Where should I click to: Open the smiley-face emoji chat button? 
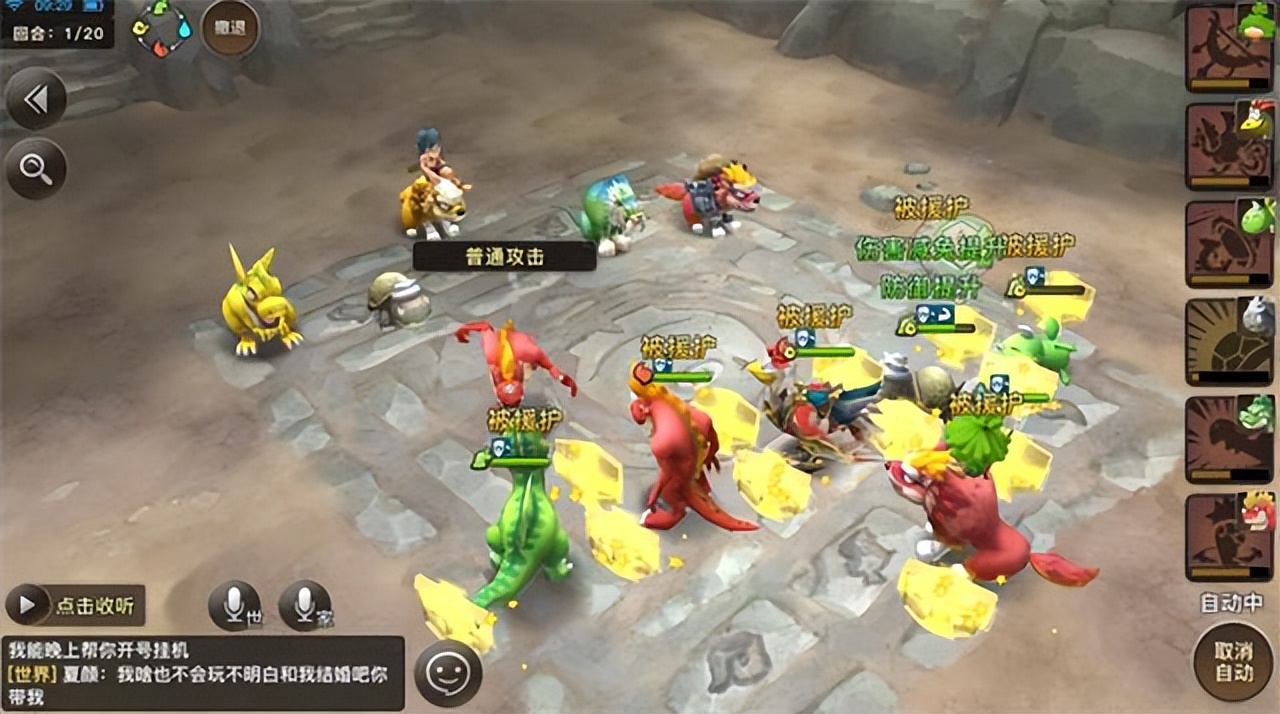click(x=448, y=673)
